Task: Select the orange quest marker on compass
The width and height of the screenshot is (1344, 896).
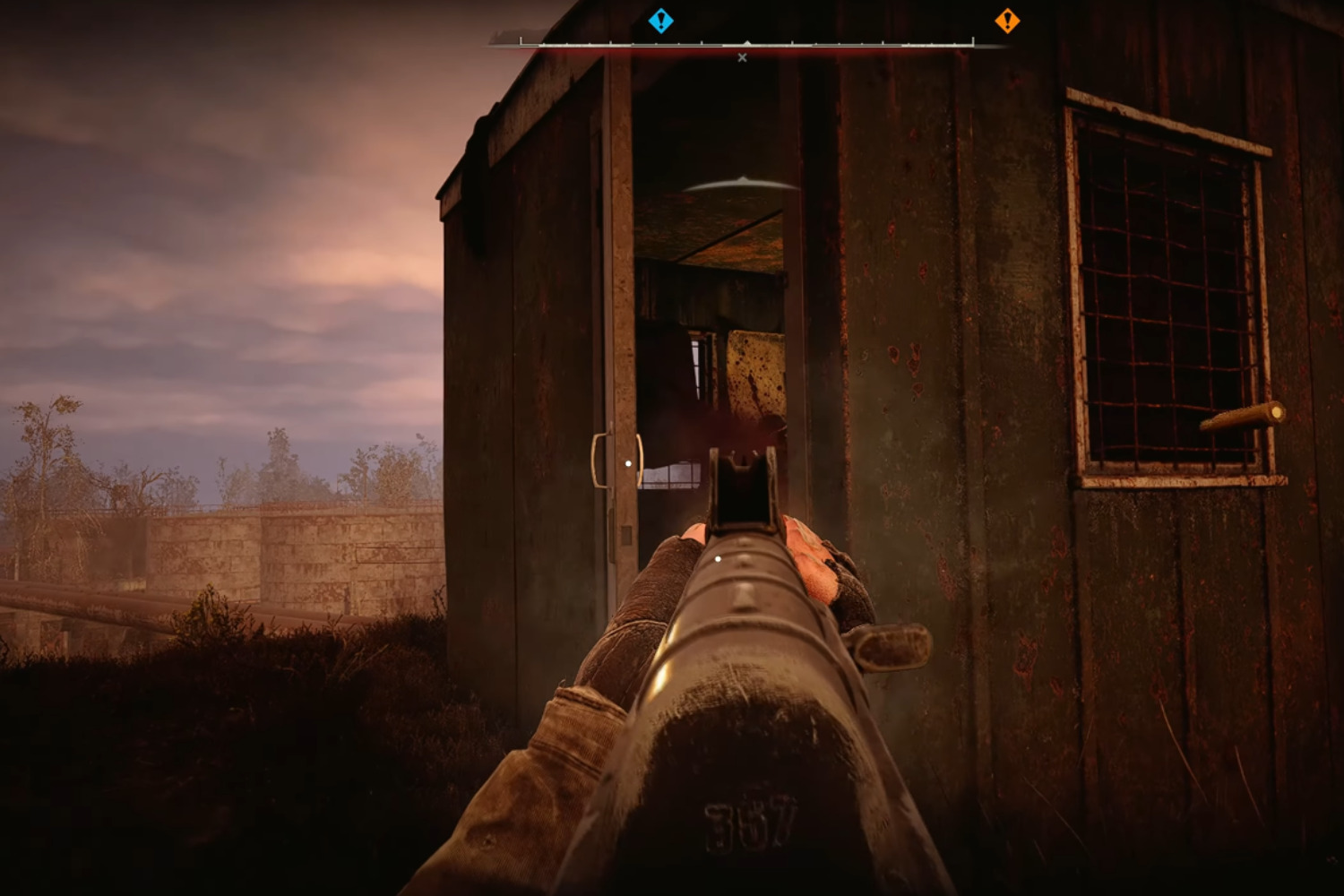Action: (1007, 21)
